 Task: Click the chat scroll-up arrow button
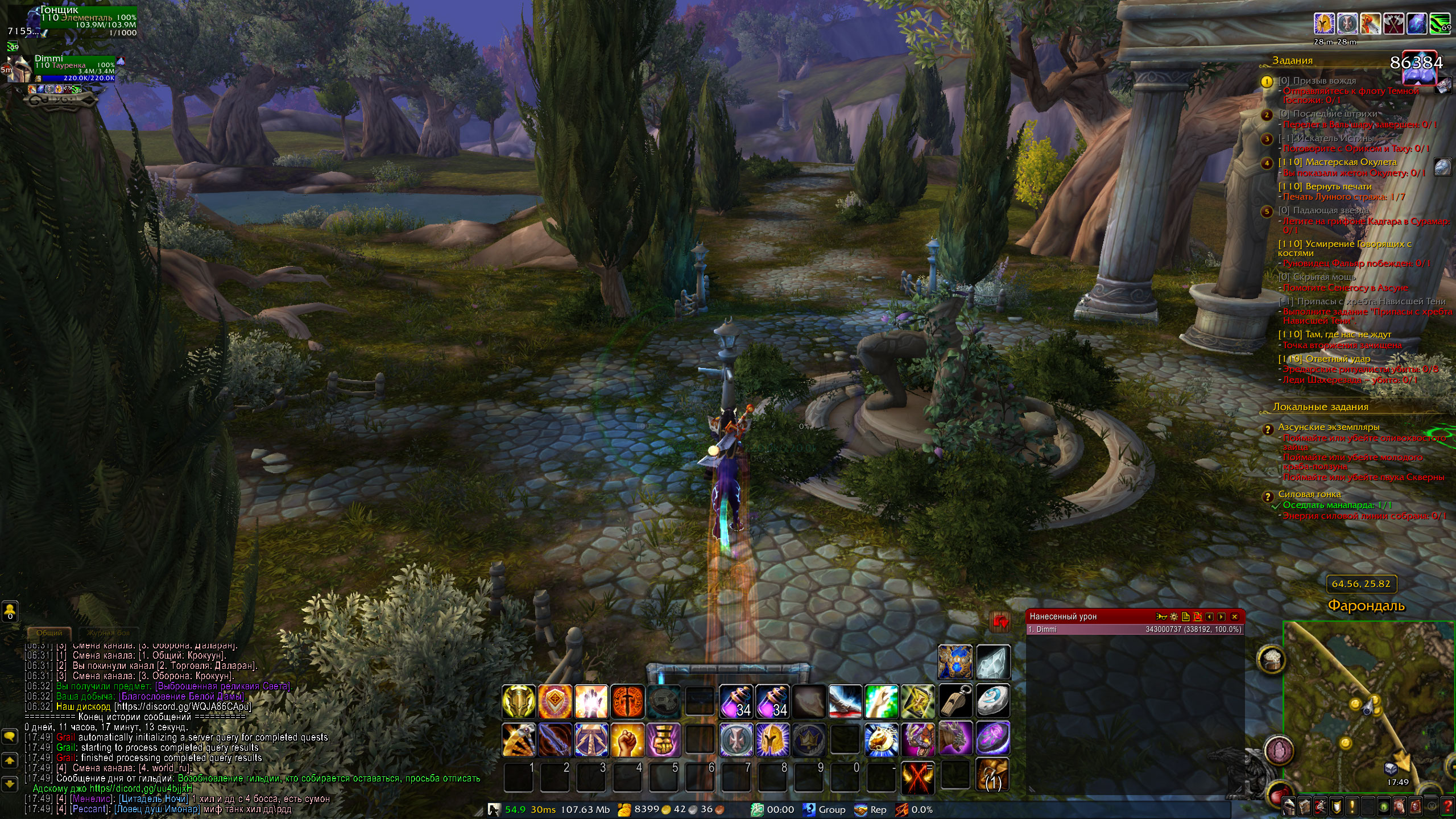click(10, 760)
